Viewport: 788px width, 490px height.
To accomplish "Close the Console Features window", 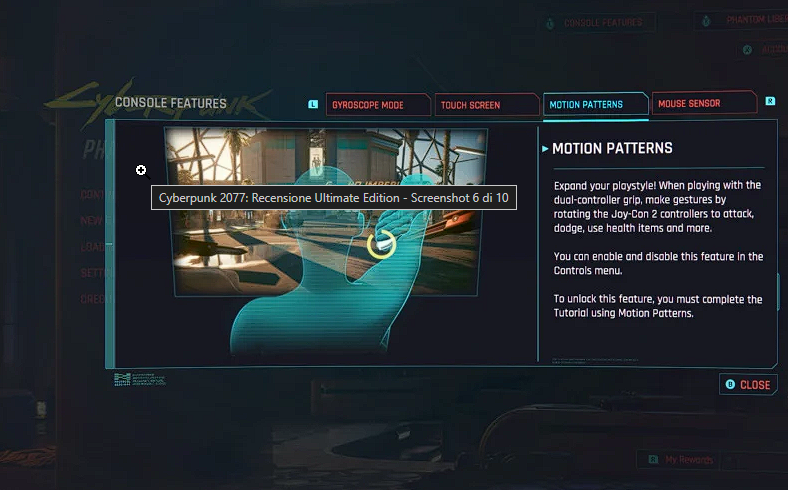I will click(x=748, y=385).
